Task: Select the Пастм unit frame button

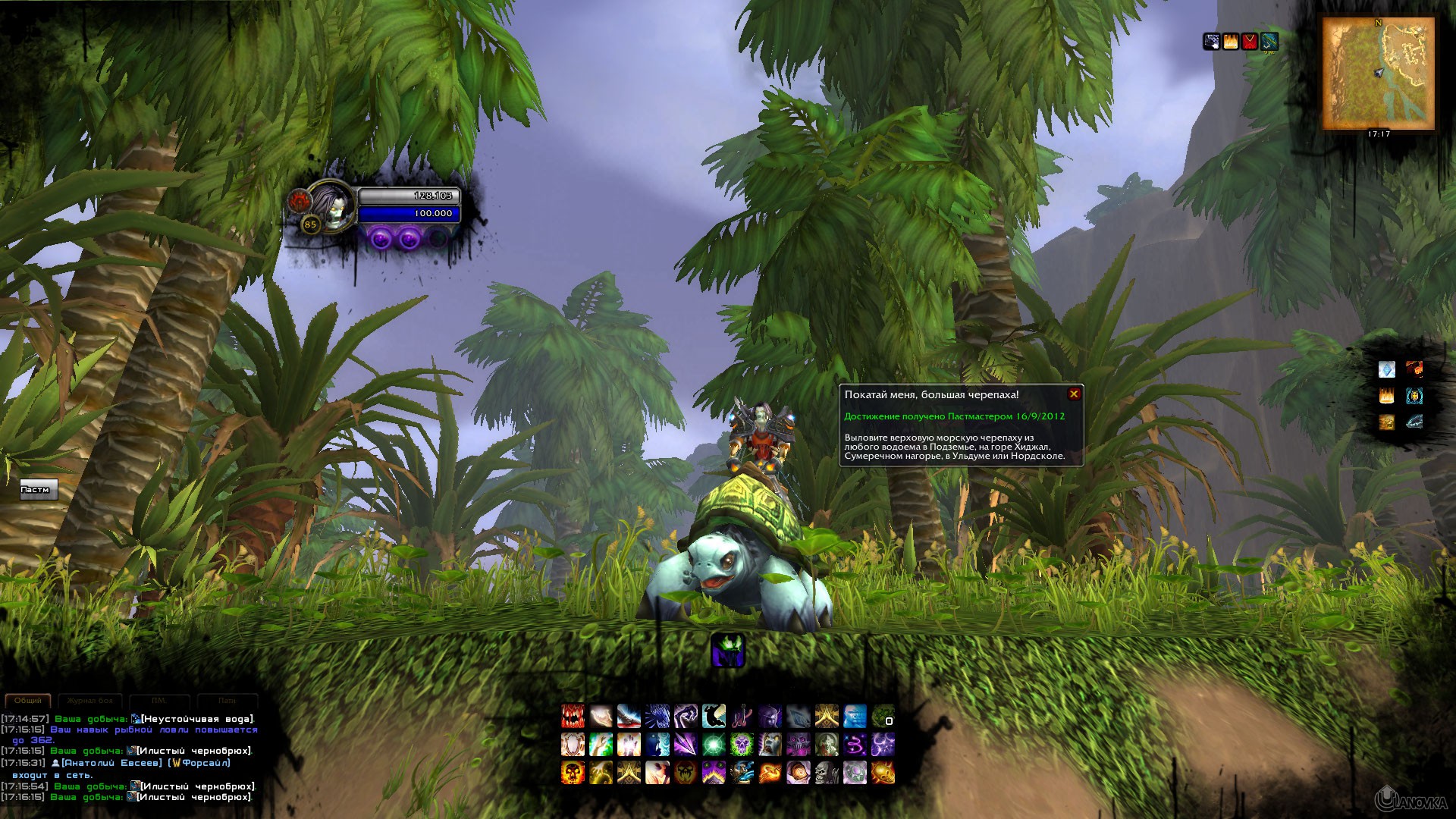Action: pos(38,490)
